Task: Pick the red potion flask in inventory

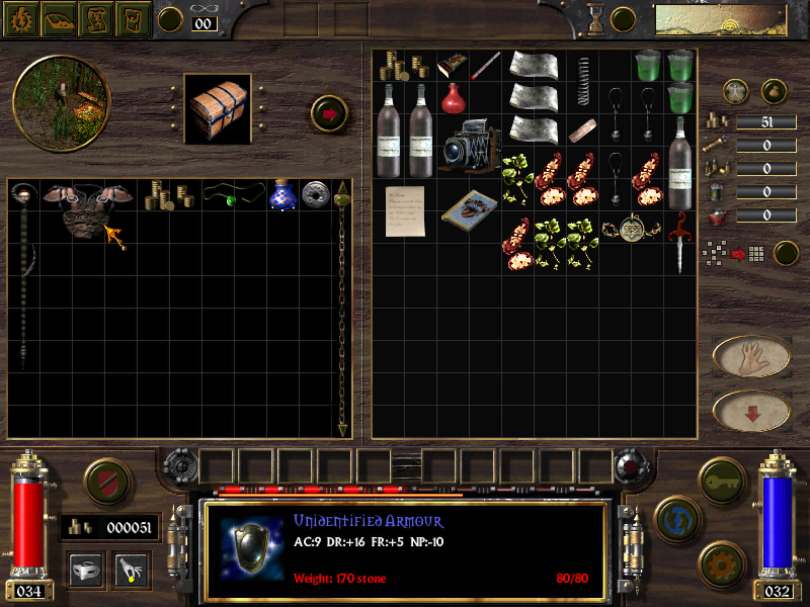Action: click(x=454, y=99)
